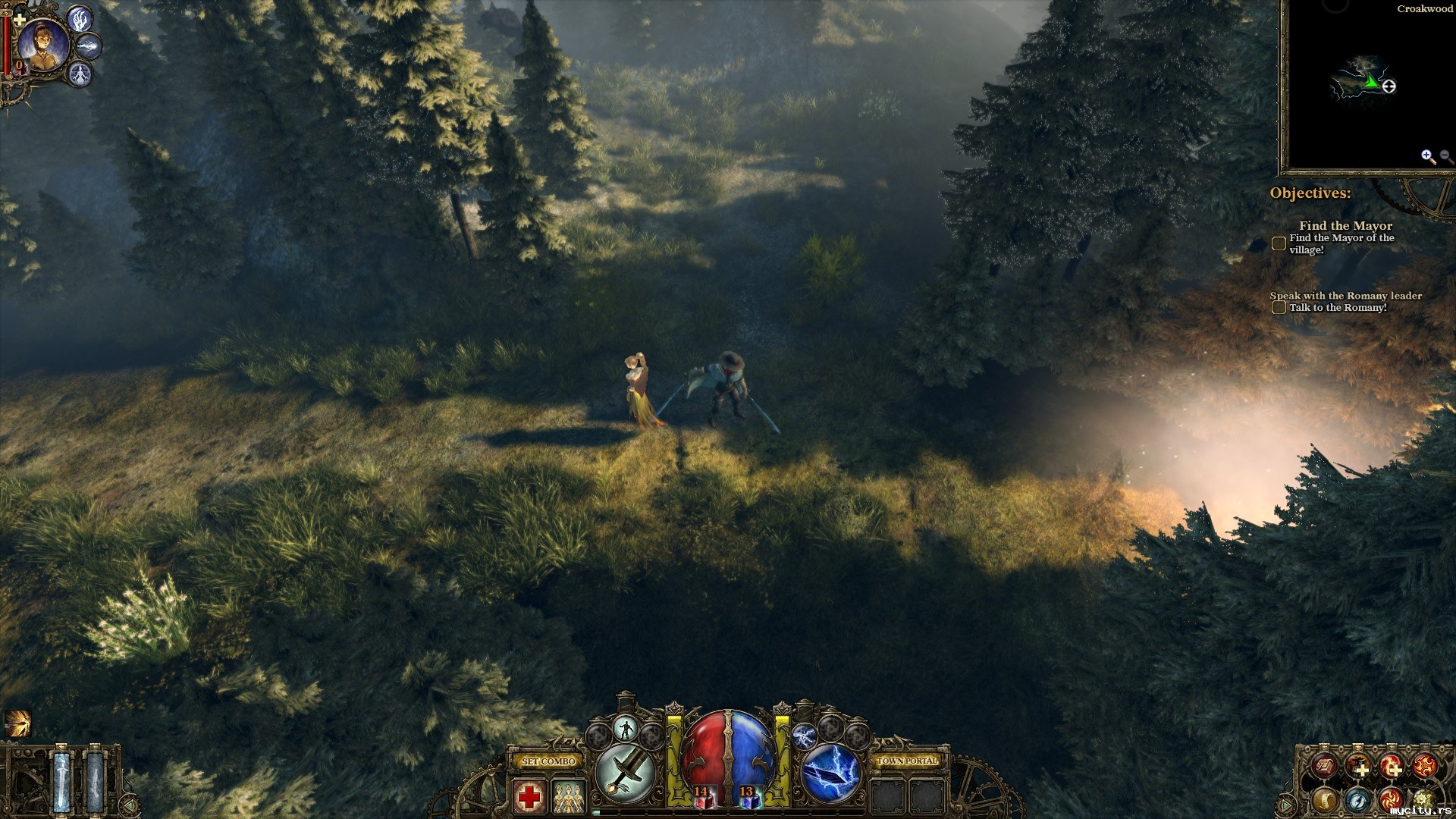The width and height of the screenshot is (1456, 819).
Task: Select the sword primary attack skill
Action: click(x=626, y=773)
